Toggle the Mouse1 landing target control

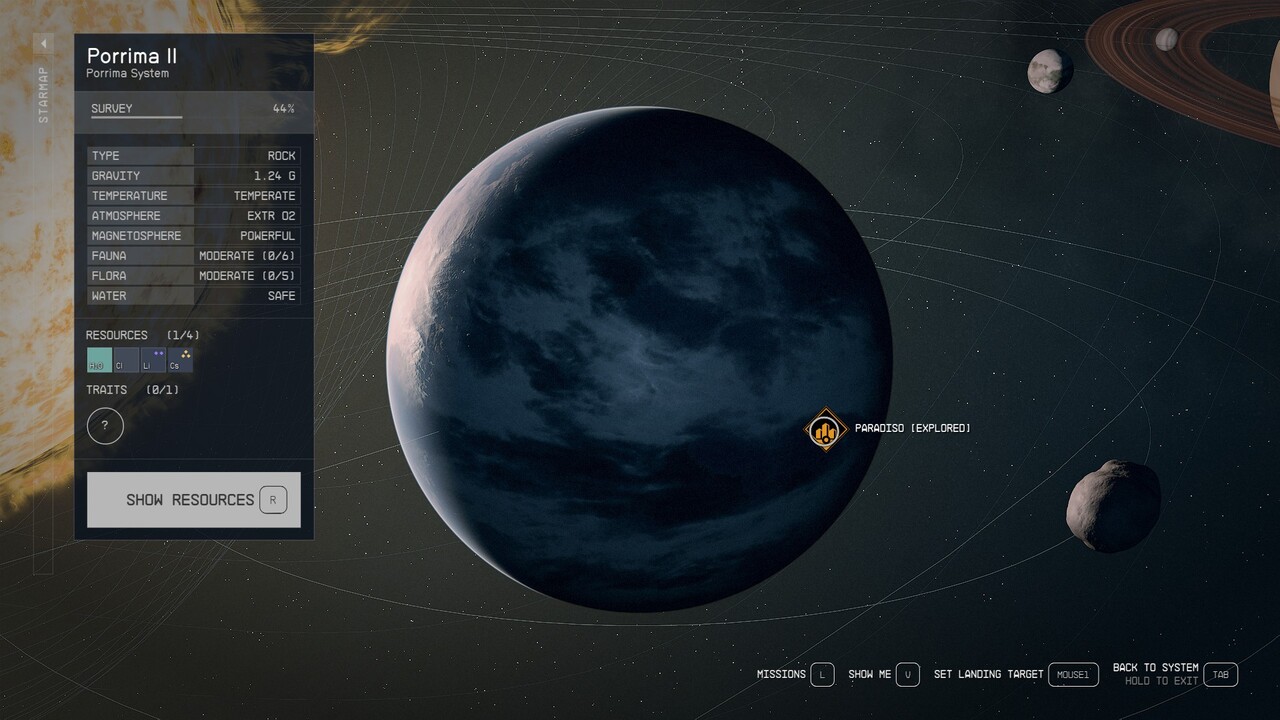[1072, 674]
